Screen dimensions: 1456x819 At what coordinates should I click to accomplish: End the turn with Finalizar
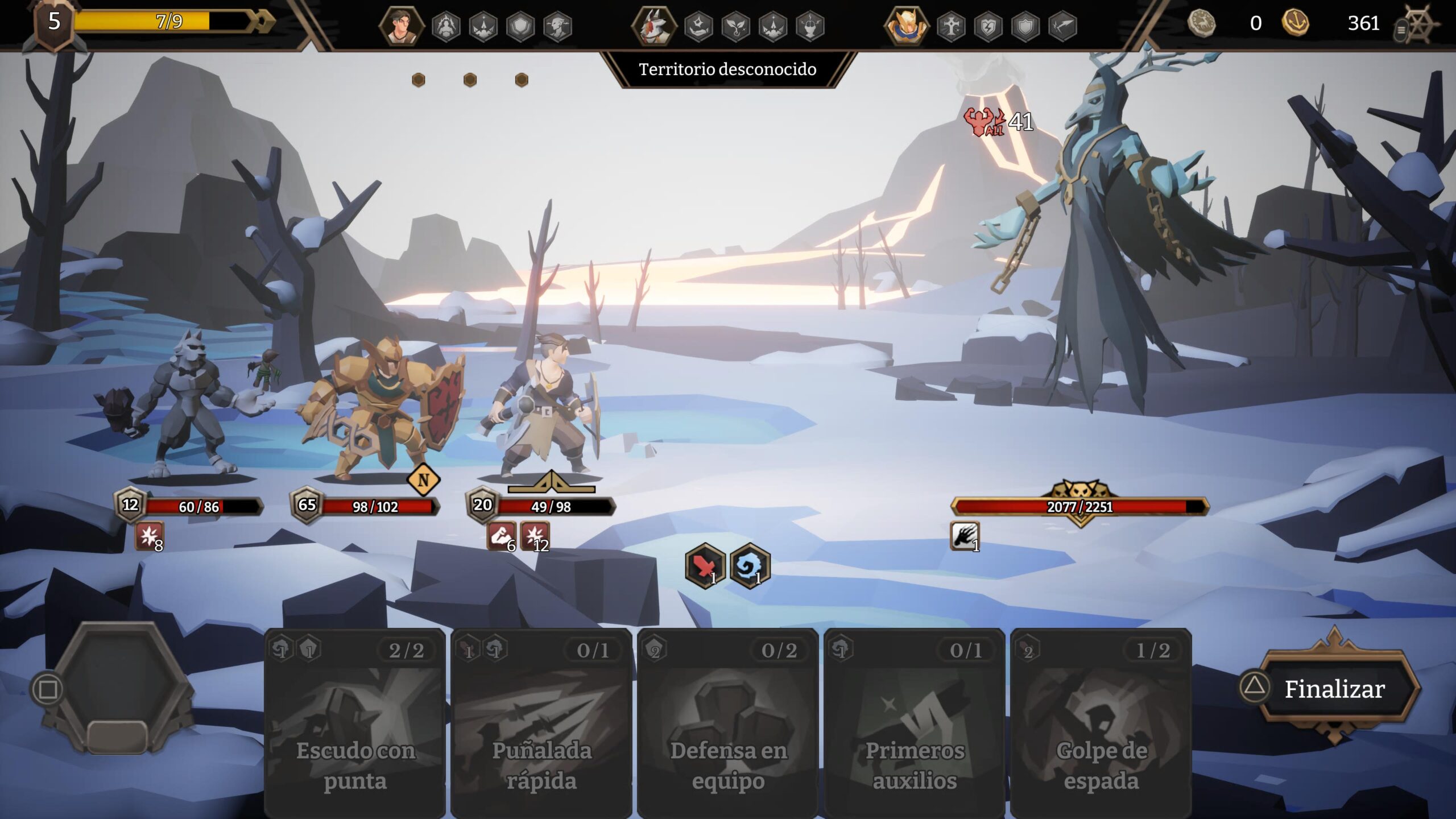1334,689
